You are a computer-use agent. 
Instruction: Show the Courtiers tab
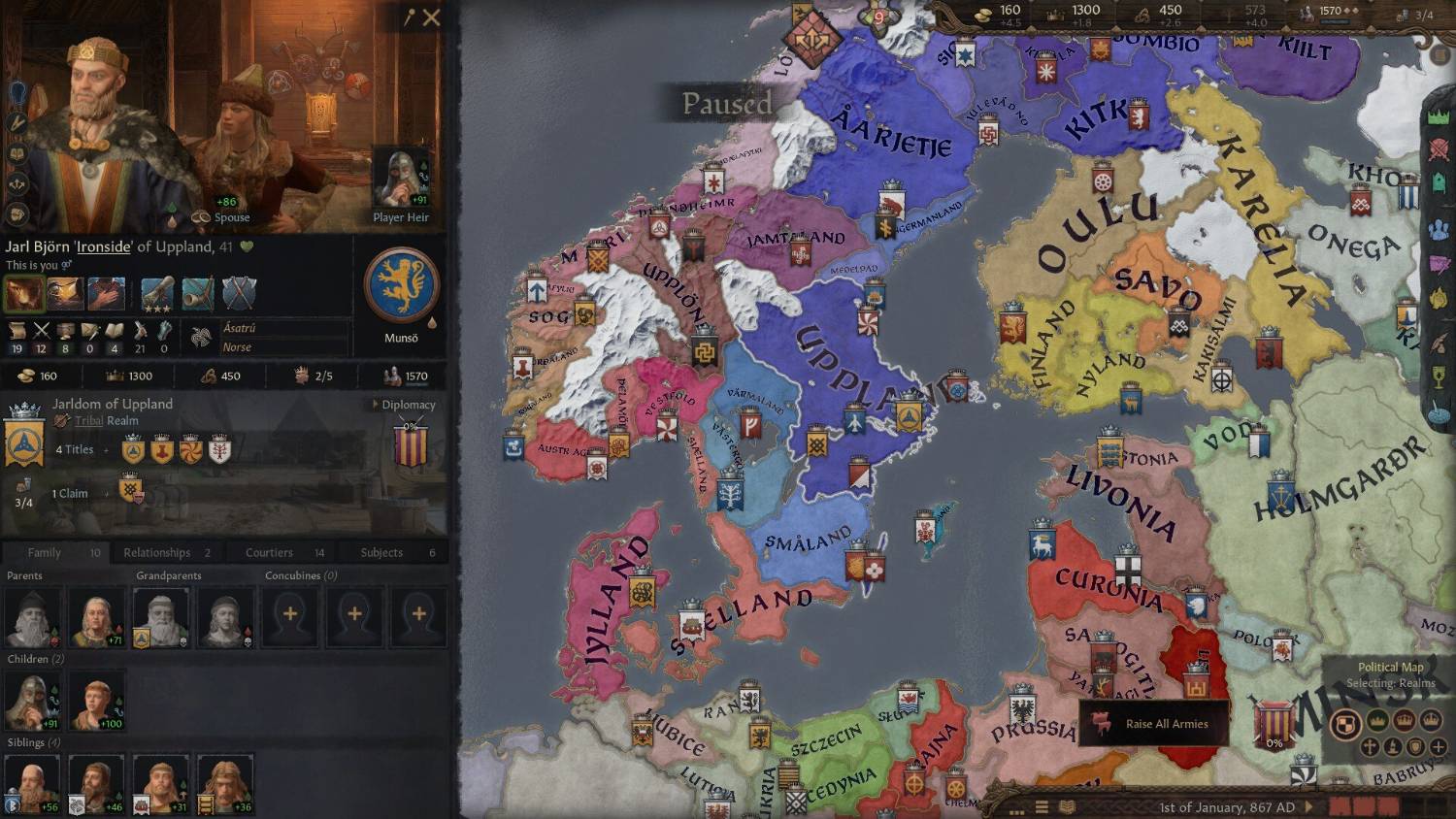pyautogui.click(x=269, y=552)
